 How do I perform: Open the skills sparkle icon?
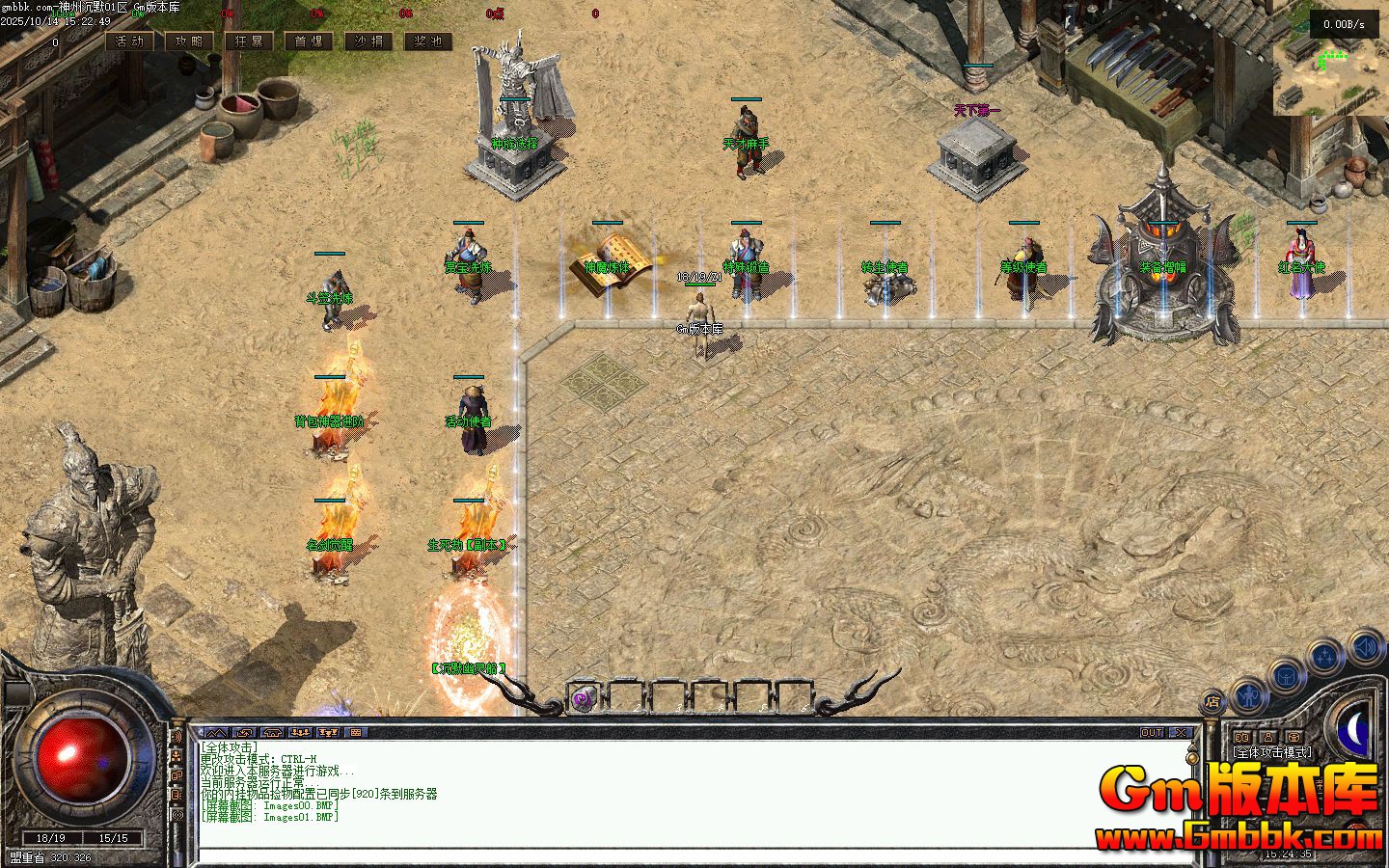coord(1325,658)
